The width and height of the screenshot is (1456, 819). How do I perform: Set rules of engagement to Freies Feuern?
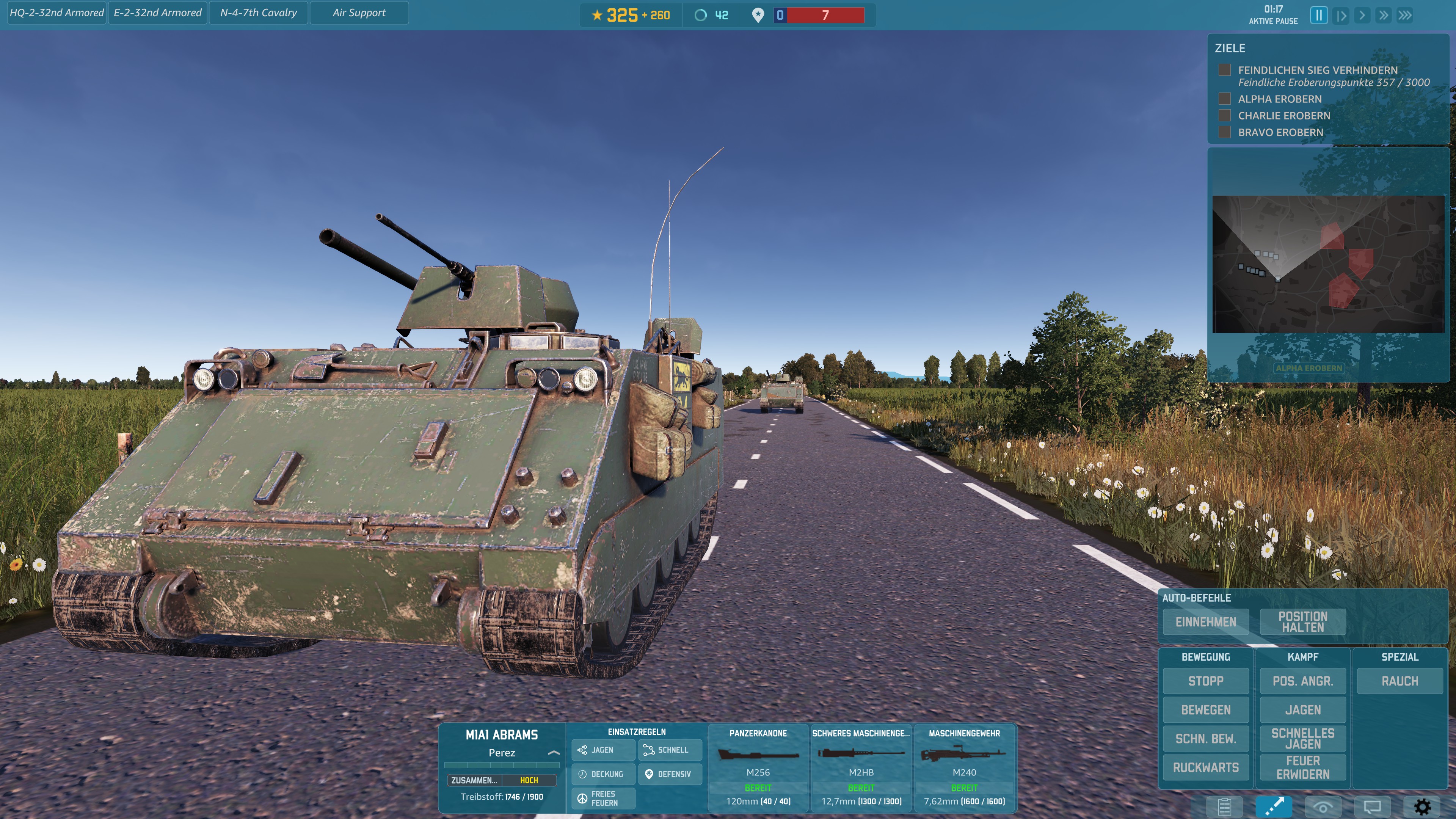point(603,798)
